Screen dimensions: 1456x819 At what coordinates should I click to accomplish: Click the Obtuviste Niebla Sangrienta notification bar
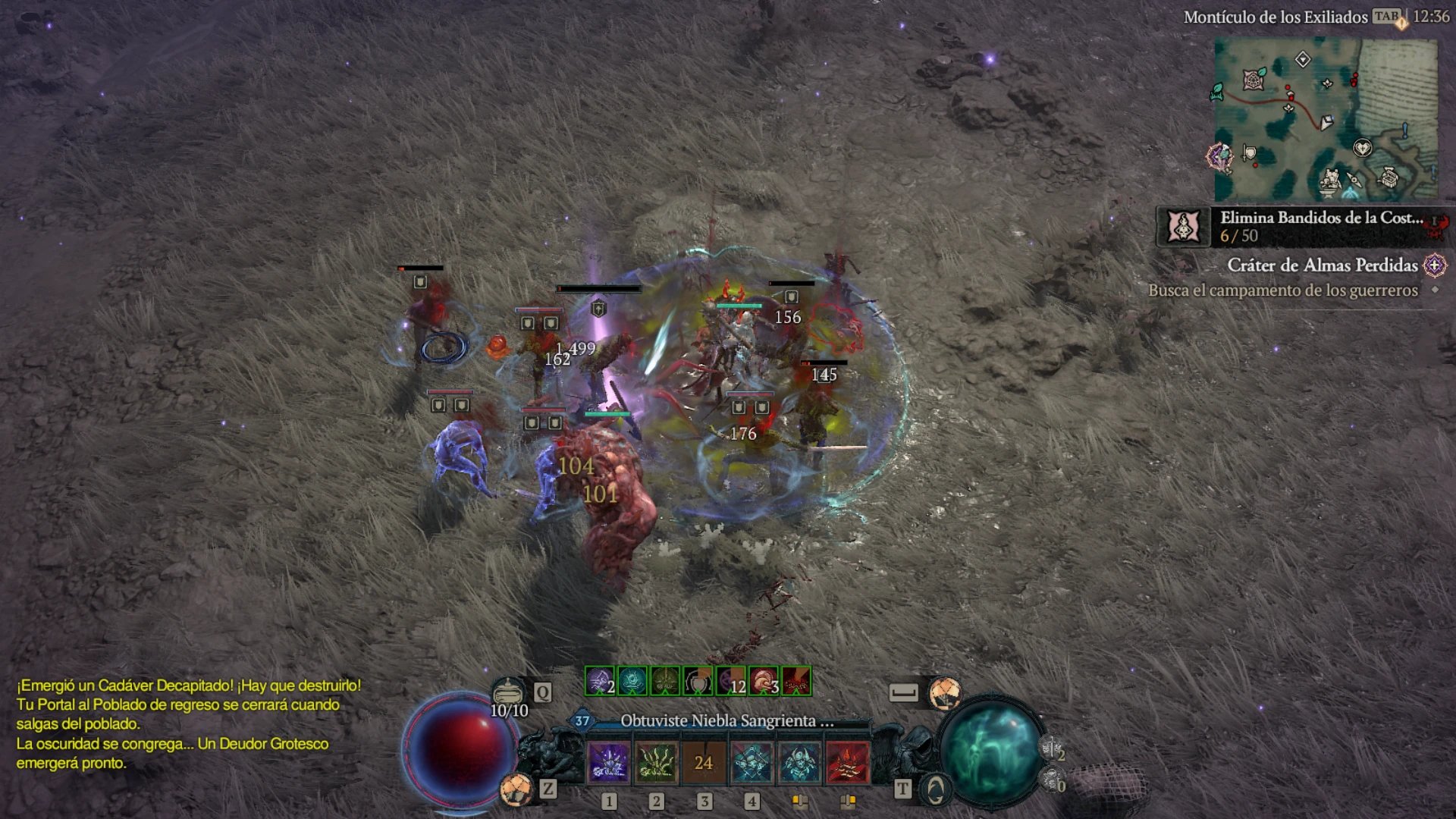(x=726, y=721)
